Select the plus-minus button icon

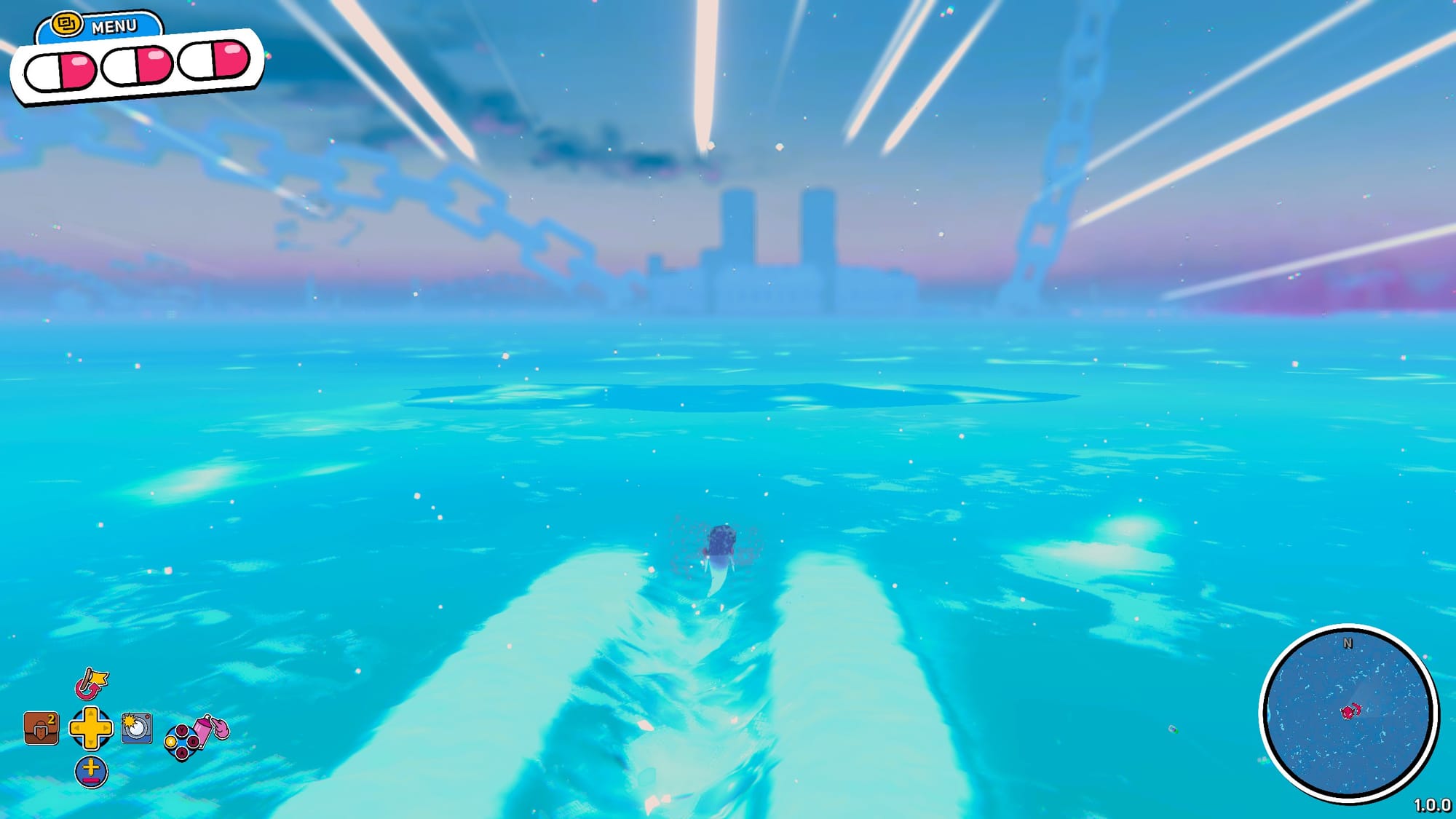pyautogui.click(x=92, y=771)
